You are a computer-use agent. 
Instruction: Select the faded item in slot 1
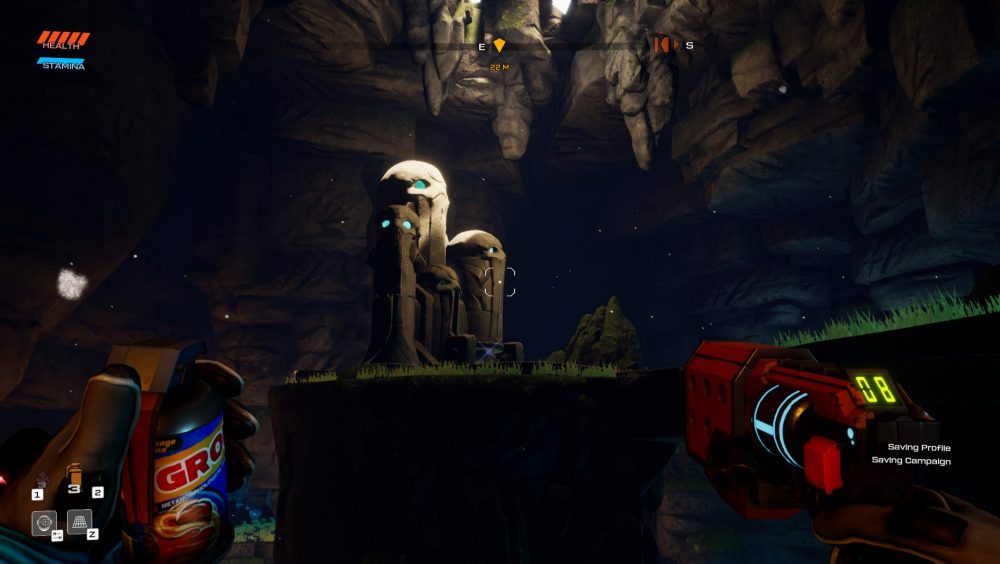coord(42,480)
